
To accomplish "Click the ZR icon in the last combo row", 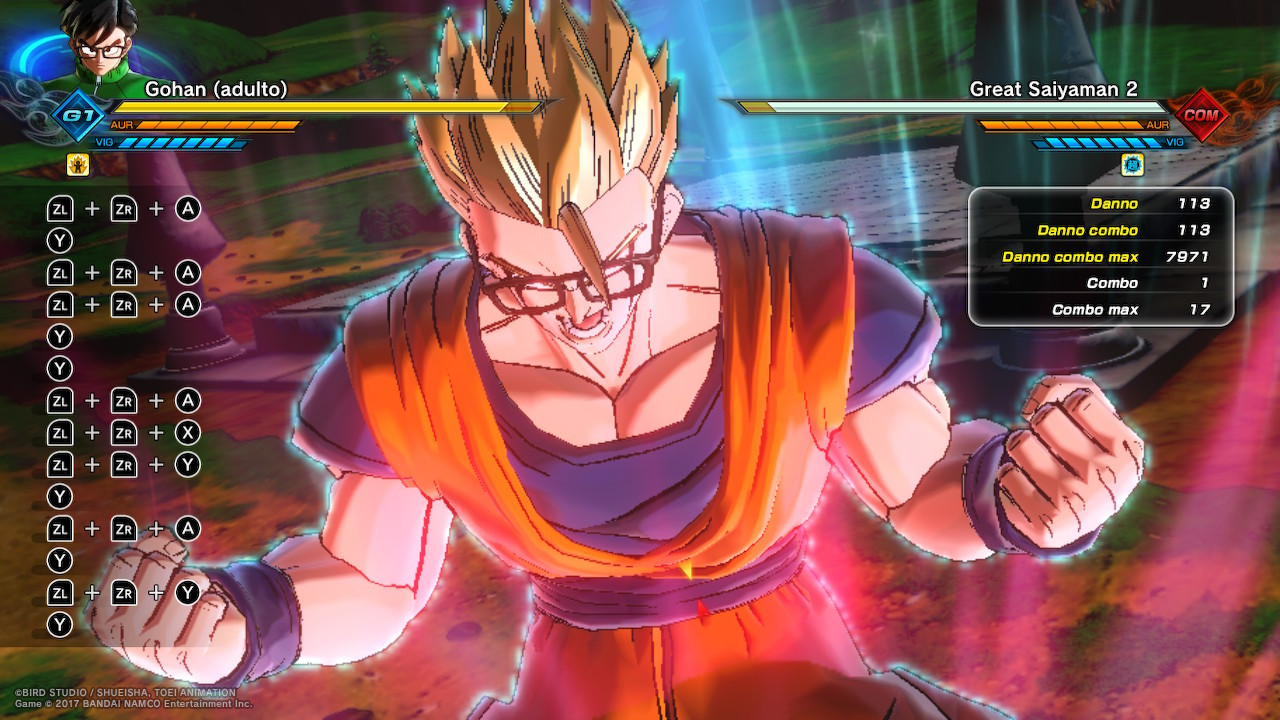I will pos(124,592).
